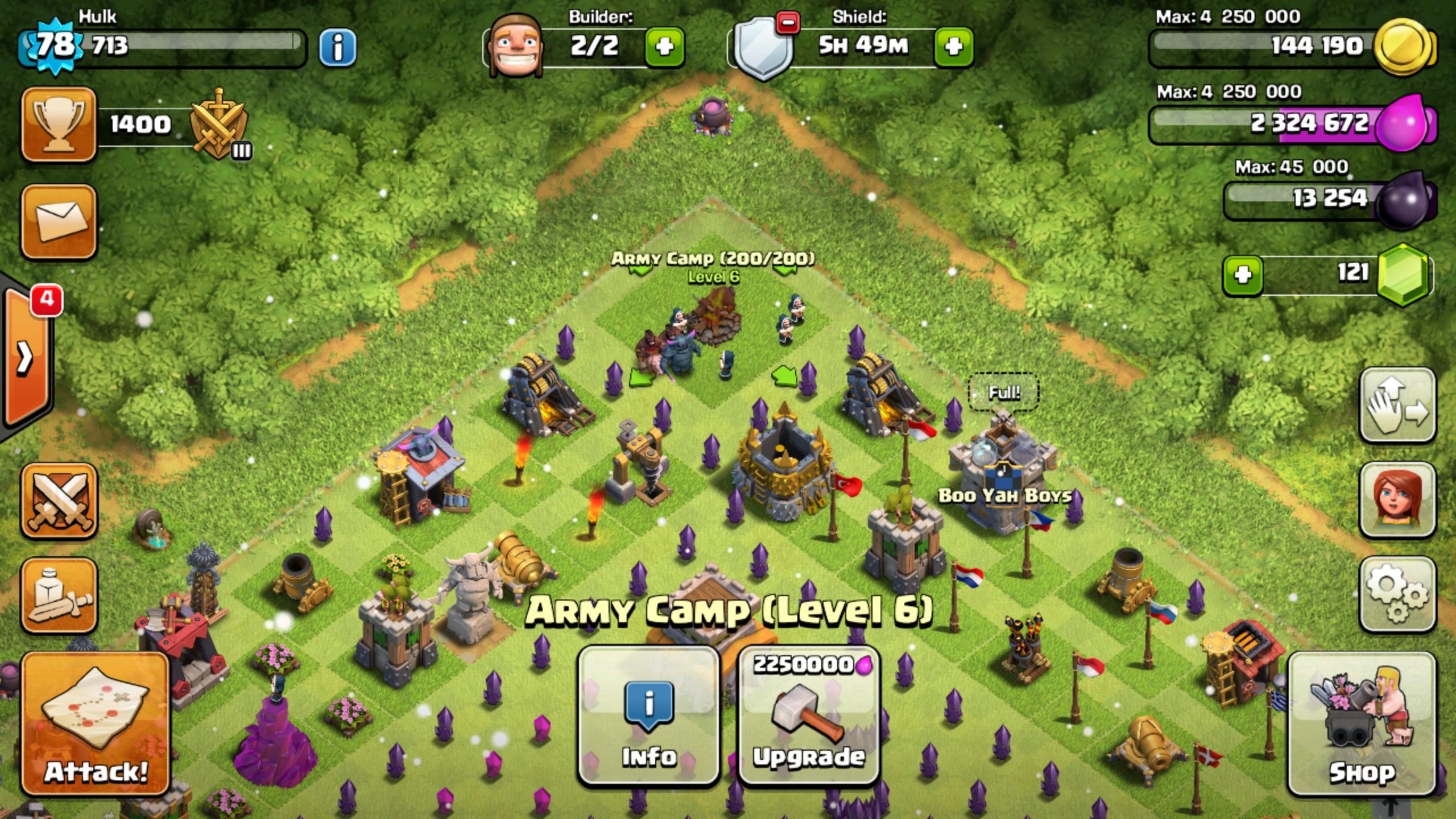Screen dimensions: 1456x819
Task: Show Army Camp Info
Action: point(648,717)
